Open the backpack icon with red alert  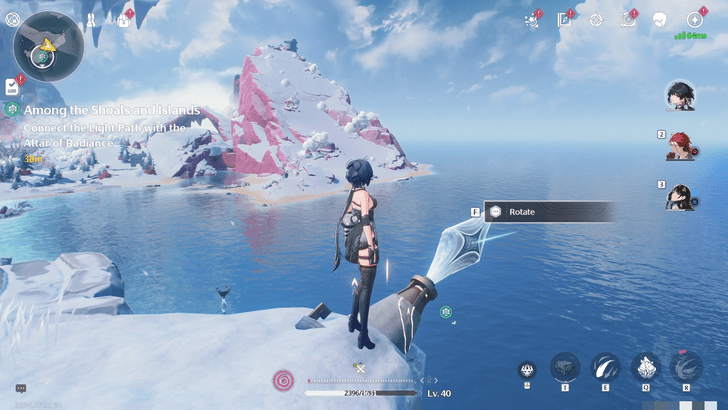(124, 19)
